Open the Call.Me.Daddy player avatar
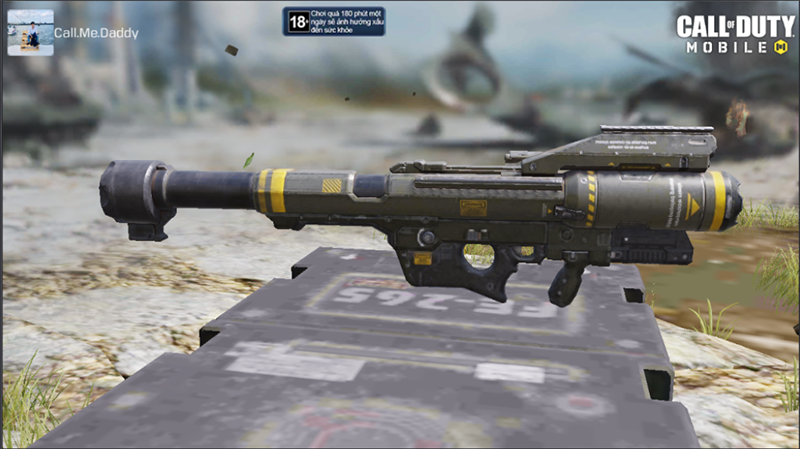Screen dimensions: 800x449 (30, 32)
